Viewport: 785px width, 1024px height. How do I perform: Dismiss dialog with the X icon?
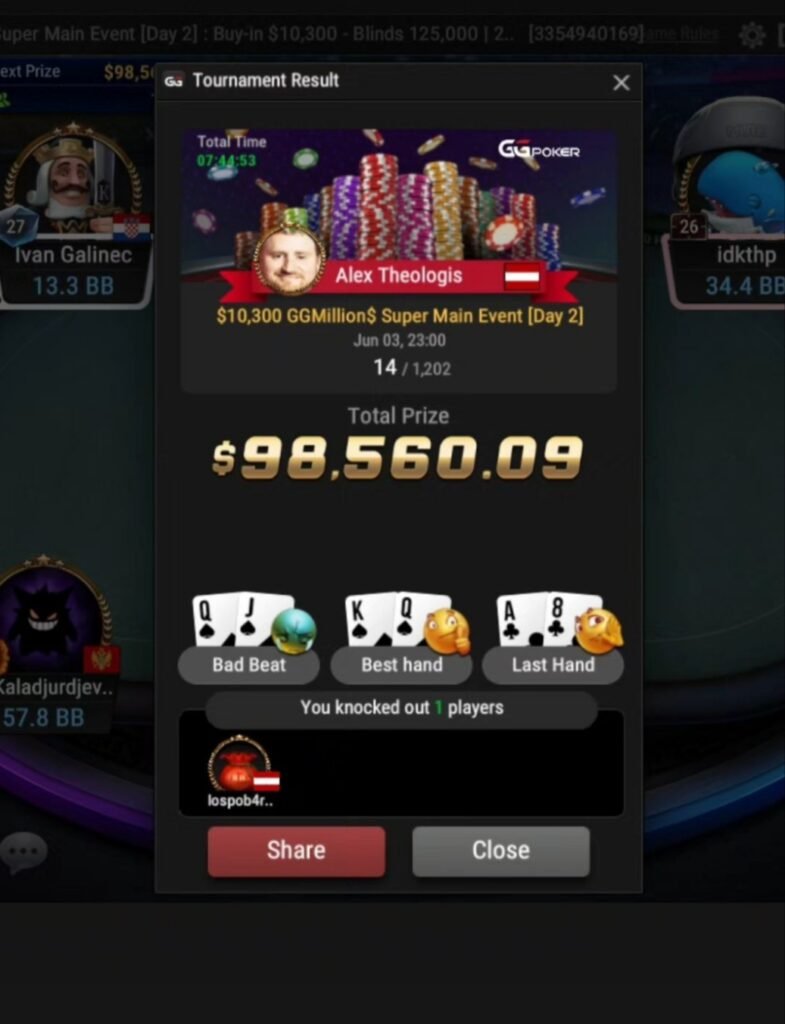pos(621,83)
